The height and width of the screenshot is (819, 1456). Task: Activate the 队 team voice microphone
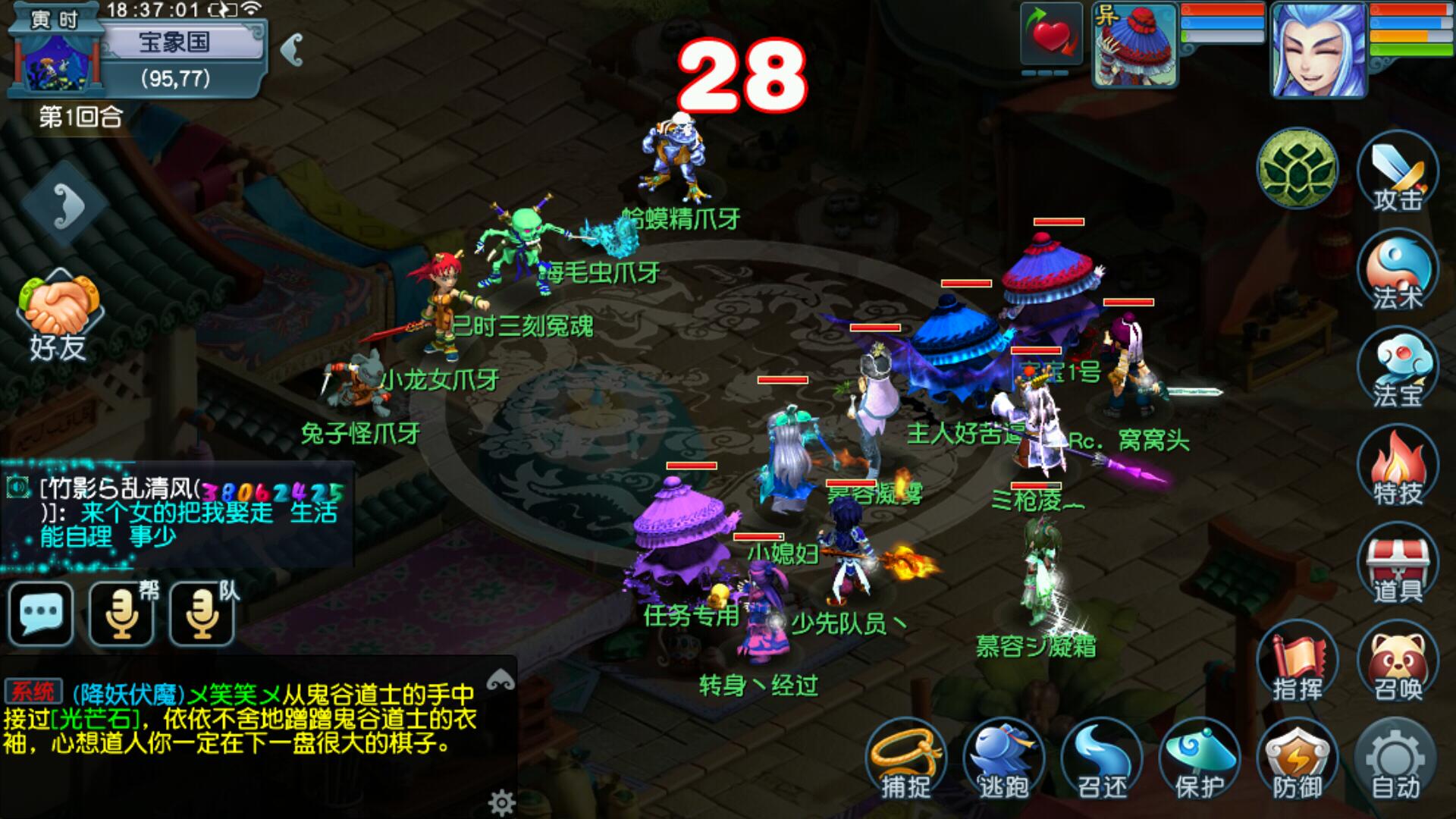click(202, 613)
